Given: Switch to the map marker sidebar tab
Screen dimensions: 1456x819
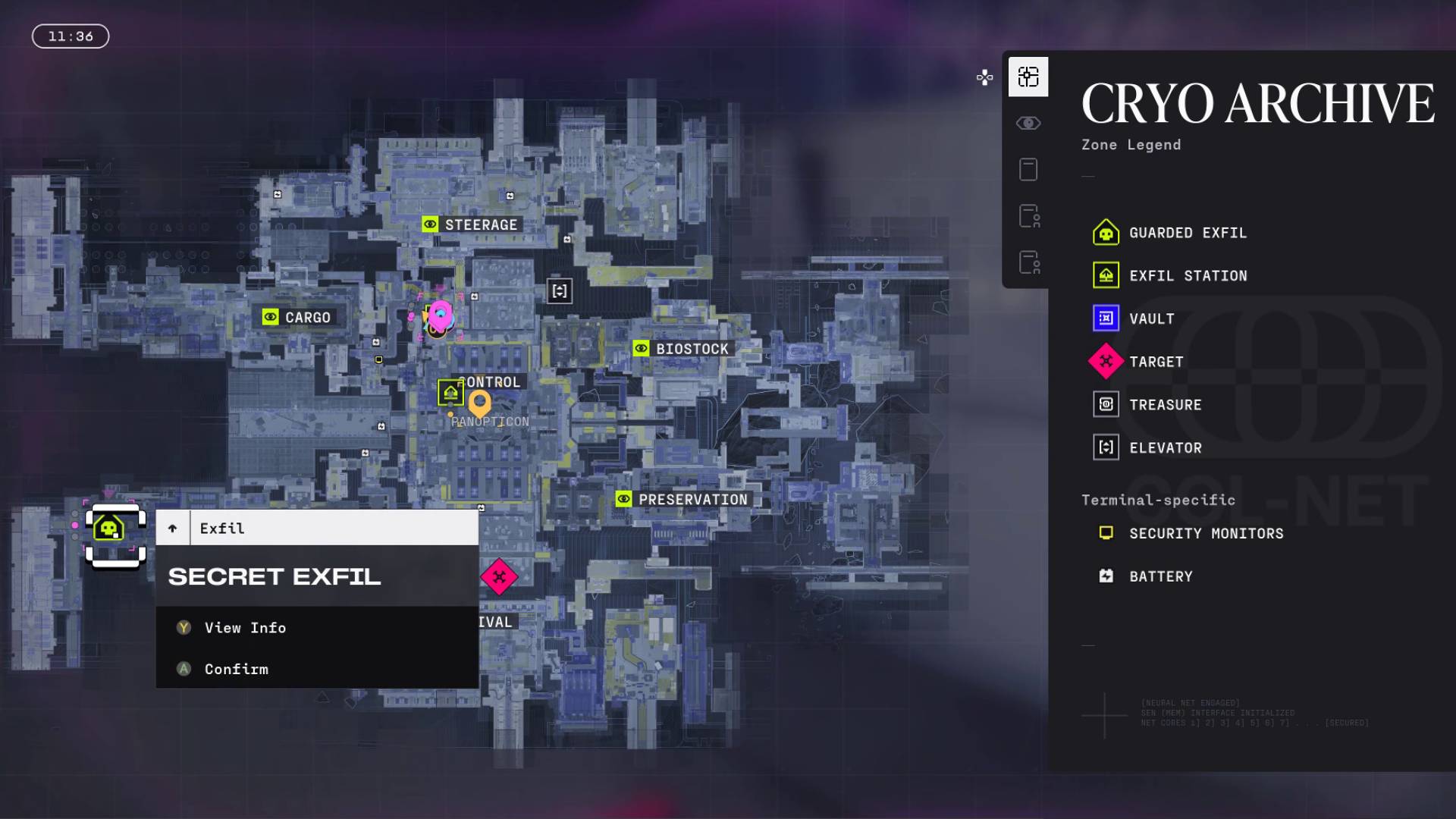Looking at the screenshot, I should tap(1028, 77).
